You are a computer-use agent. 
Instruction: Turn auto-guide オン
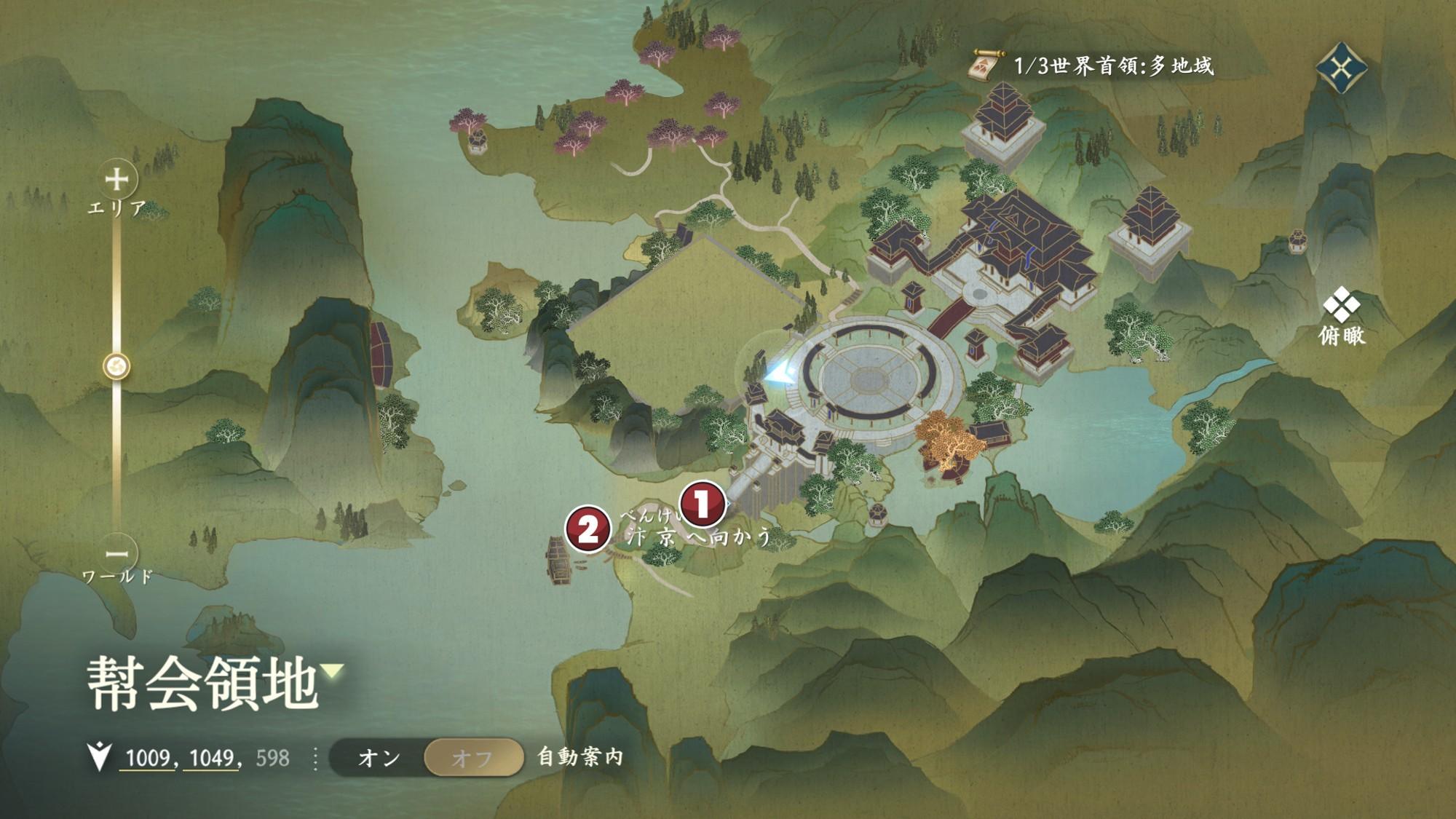379,758
